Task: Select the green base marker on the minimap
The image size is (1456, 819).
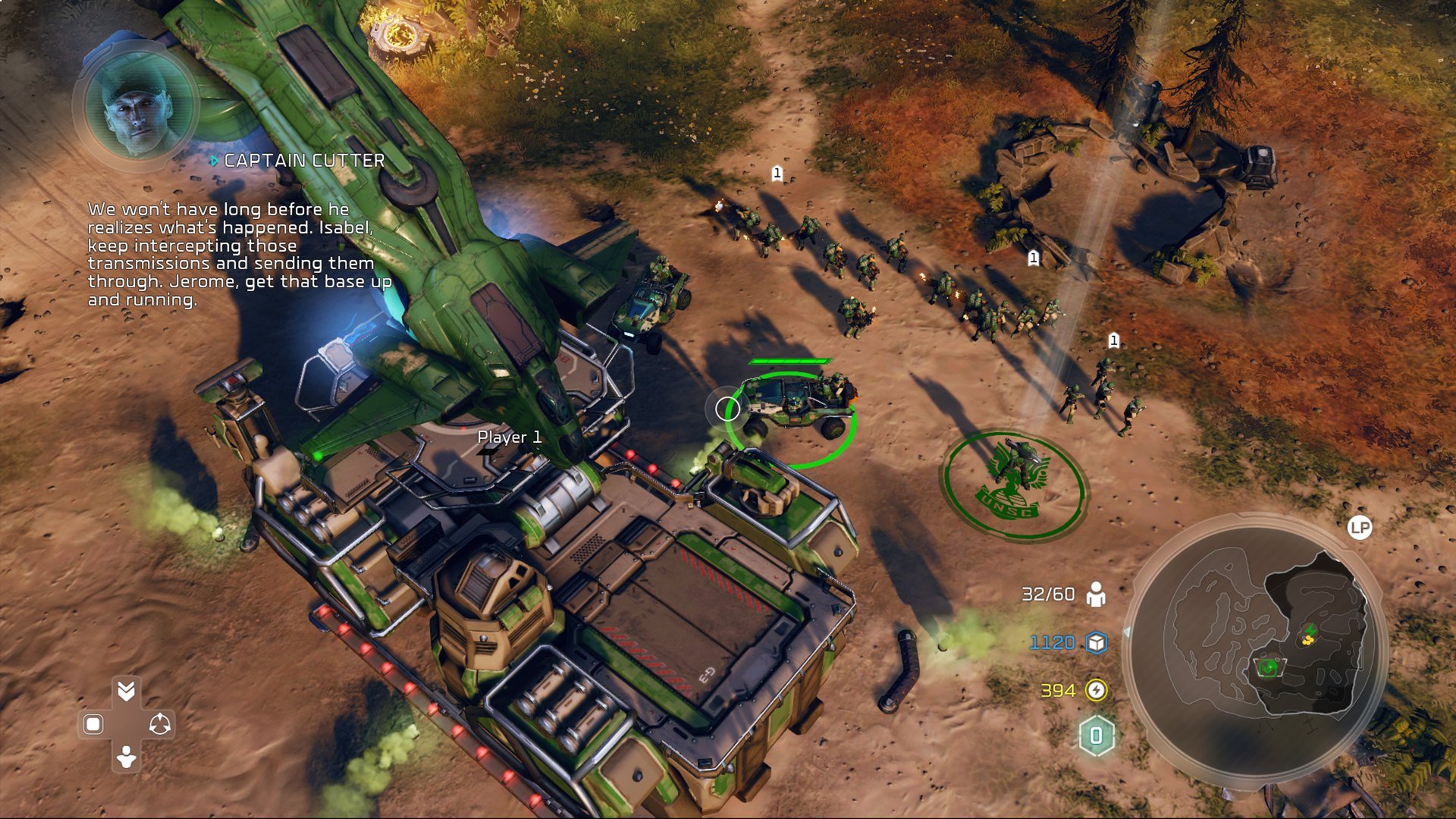Action: pyautogui.click(x=1267, y=667)
